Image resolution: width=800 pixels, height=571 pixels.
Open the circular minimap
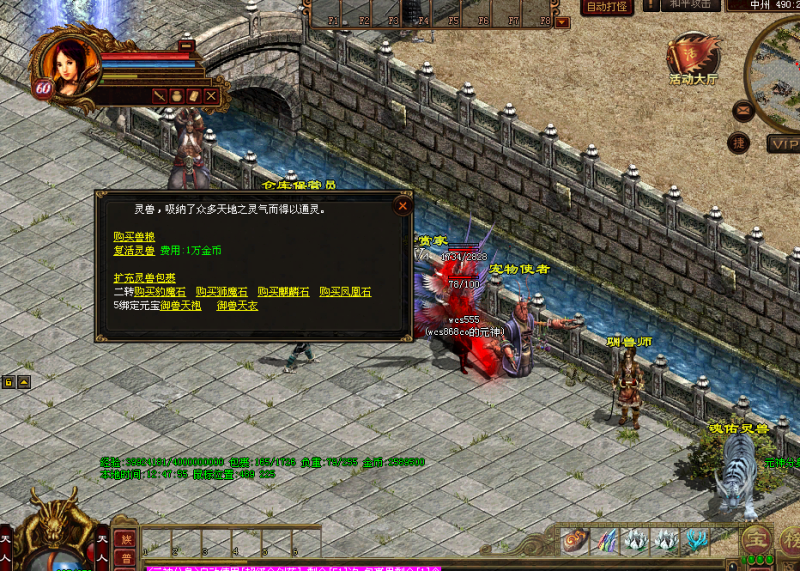pos(782,70)
